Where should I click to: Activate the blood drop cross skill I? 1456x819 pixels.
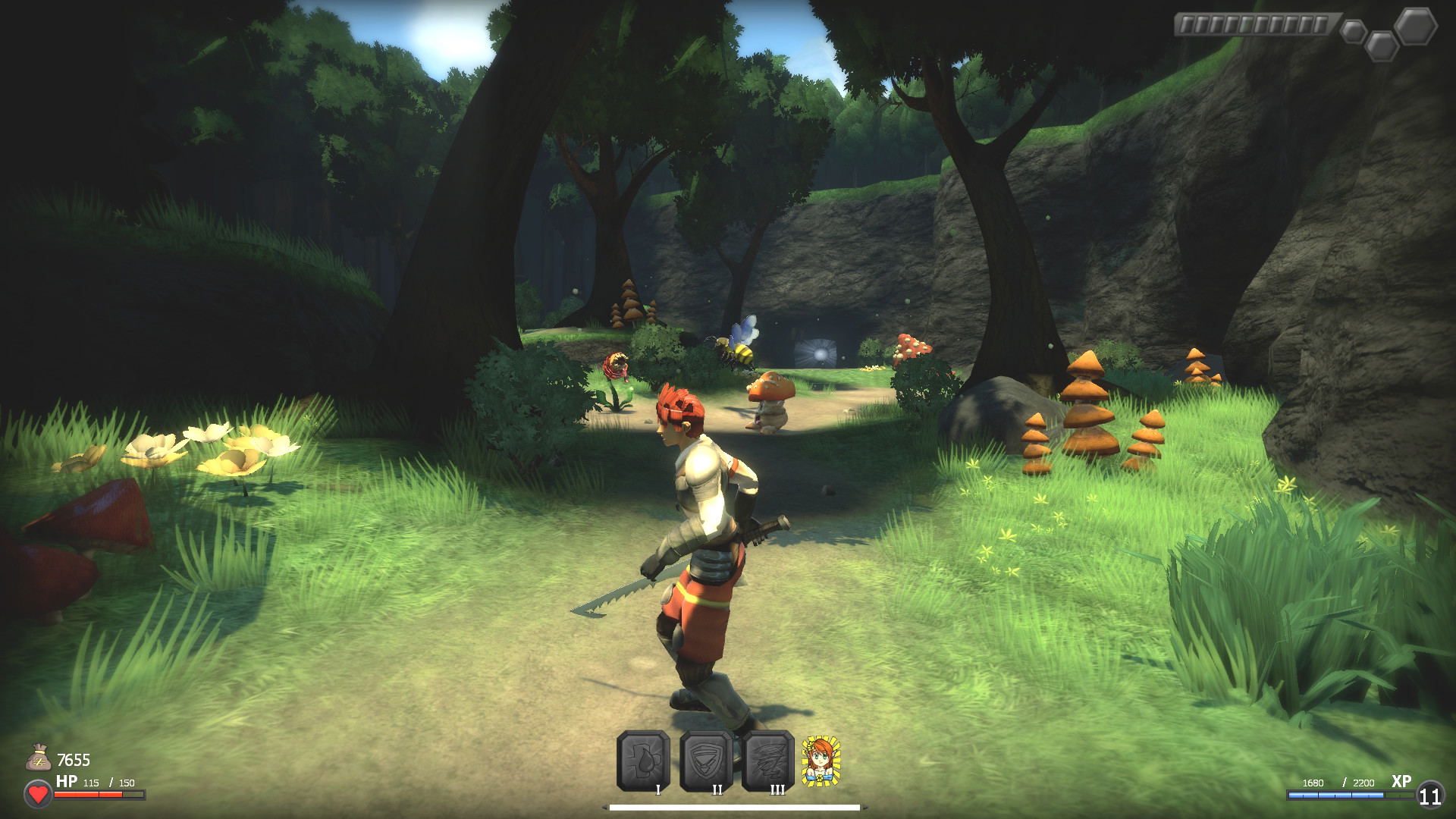tap(643, 761)
